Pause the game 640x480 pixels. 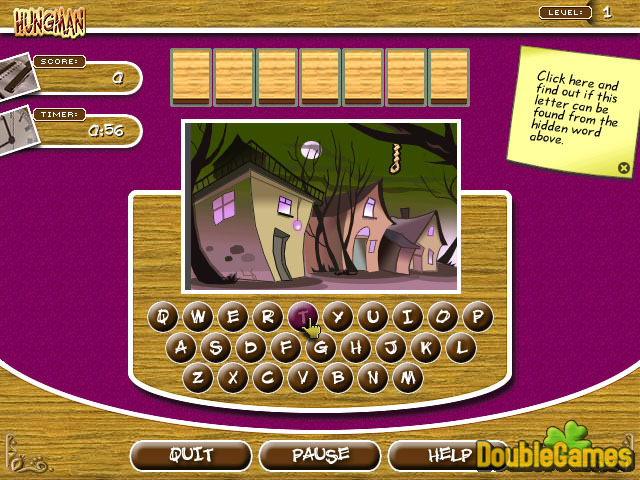point(320,455)
